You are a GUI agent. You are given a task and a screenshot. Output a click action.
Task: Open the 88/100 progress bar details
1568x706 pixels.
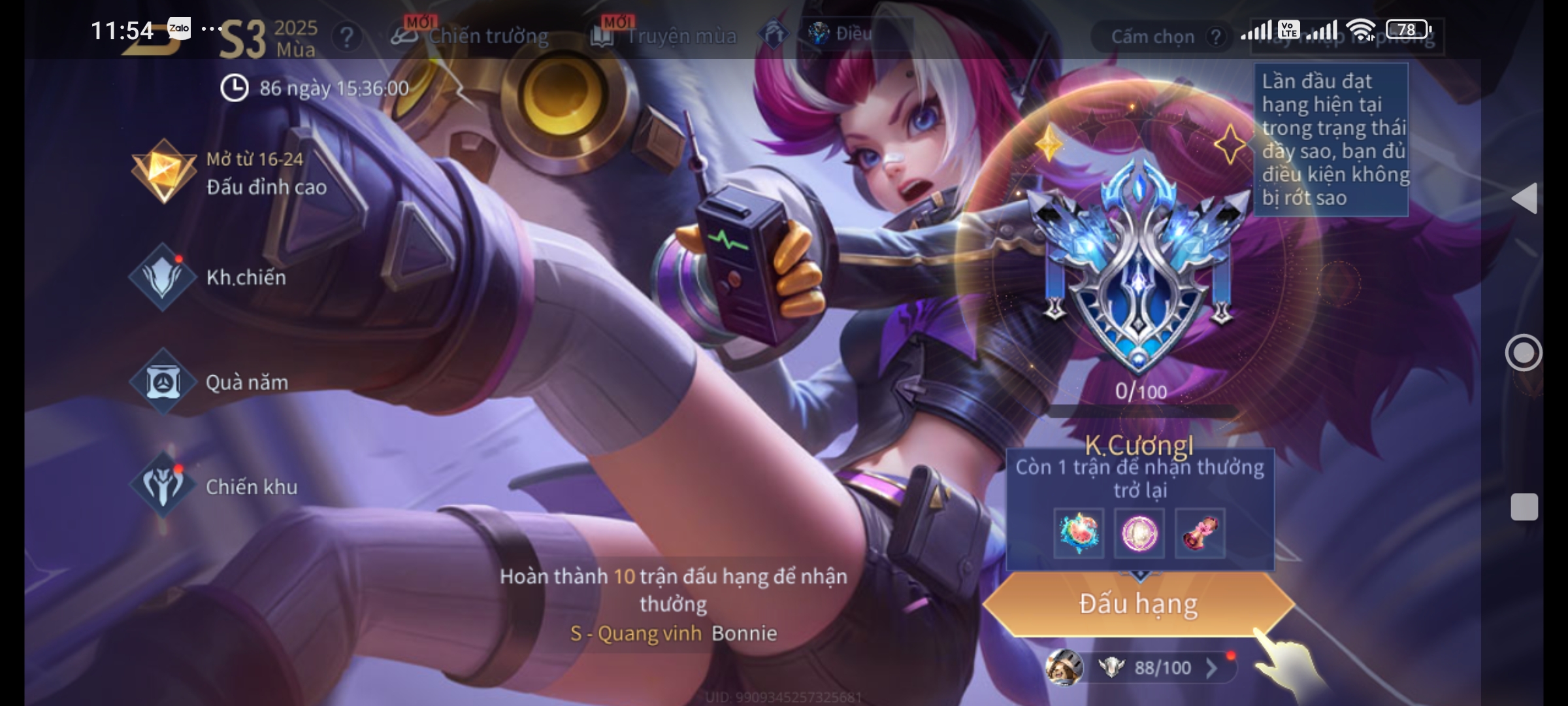pos(1162,667)
